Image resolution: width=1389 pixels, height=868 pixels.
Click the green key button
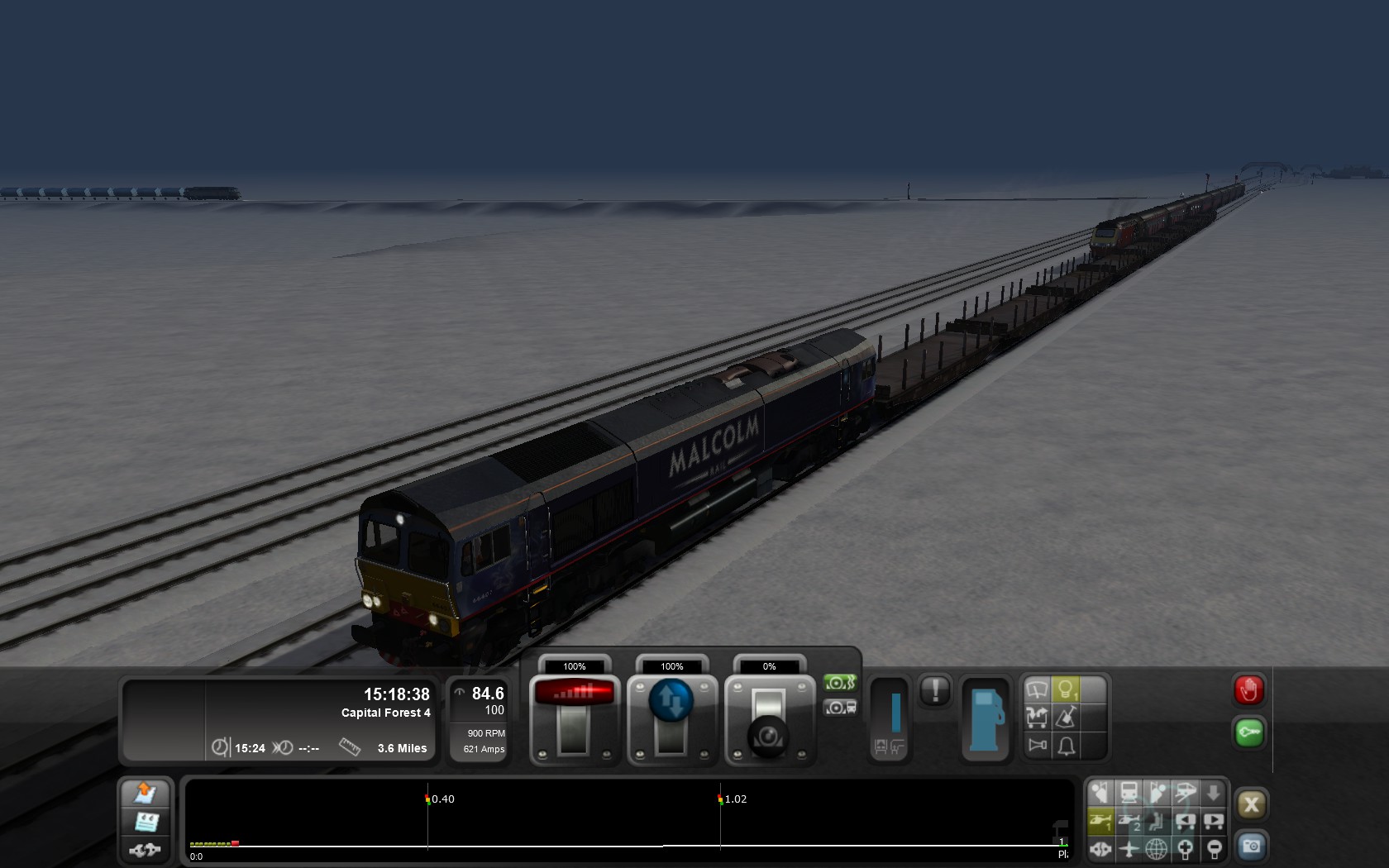1248,732
